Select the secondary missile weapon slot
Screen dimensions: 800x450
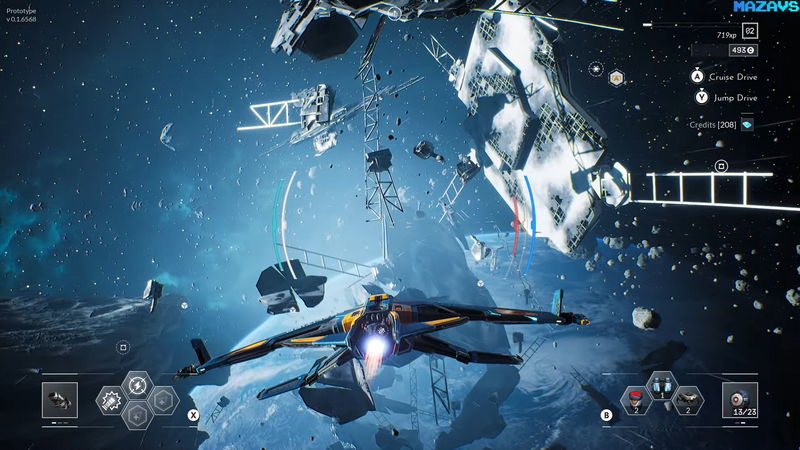(742, 400)
